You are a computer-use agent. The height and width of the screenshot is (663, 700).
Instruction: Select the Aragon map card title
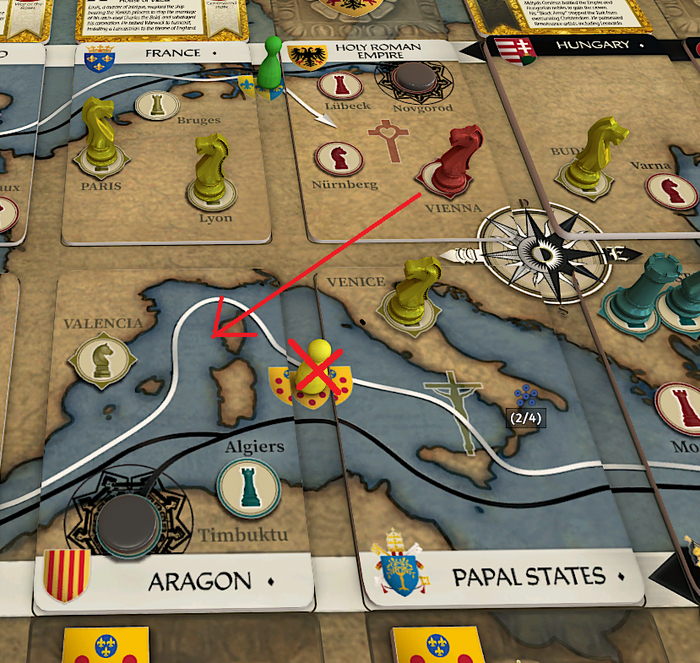coord(198,580)
